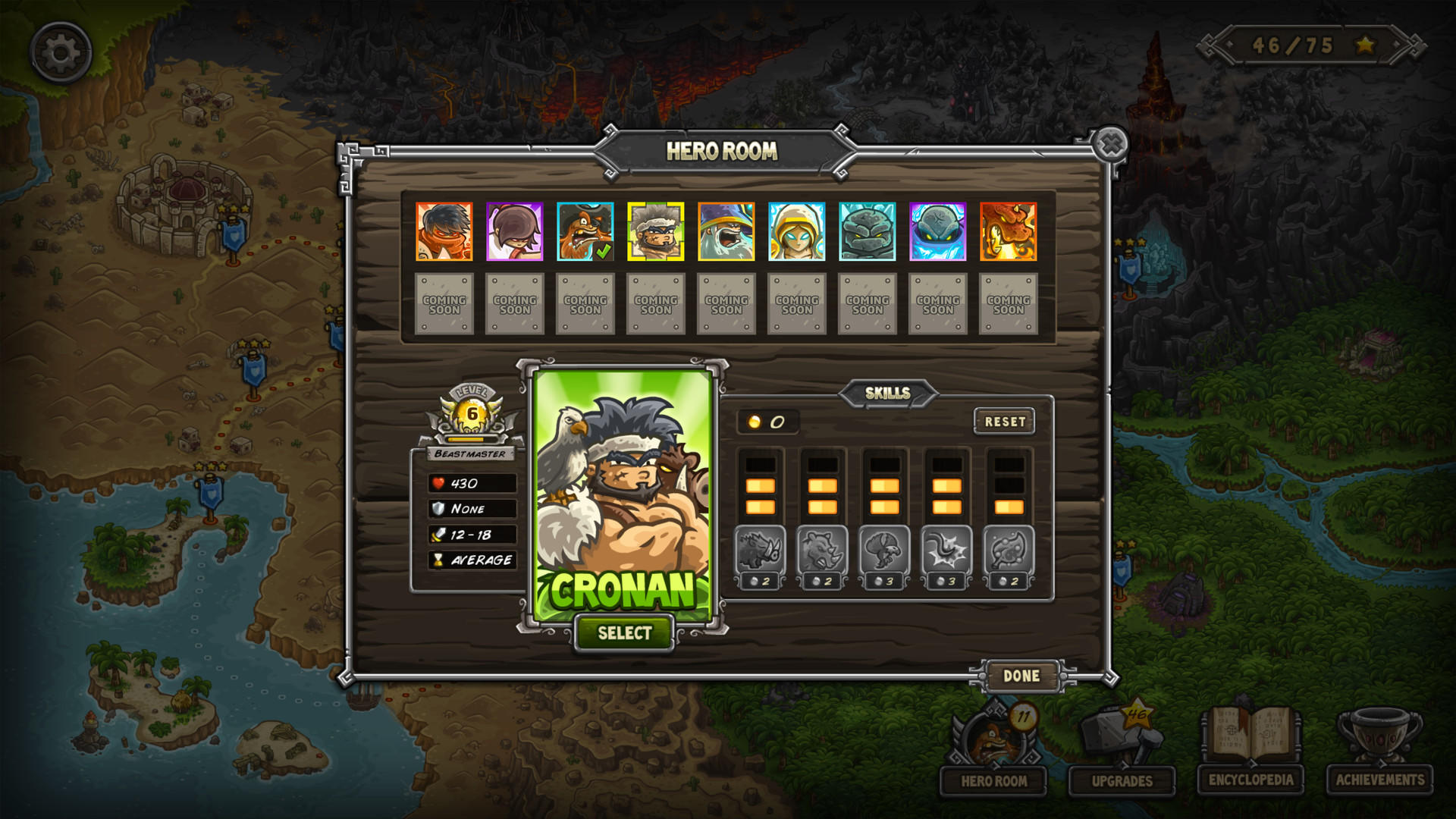The image size is (1456, 819).
Task: Click the RESET skills button
Action: 1005,422
